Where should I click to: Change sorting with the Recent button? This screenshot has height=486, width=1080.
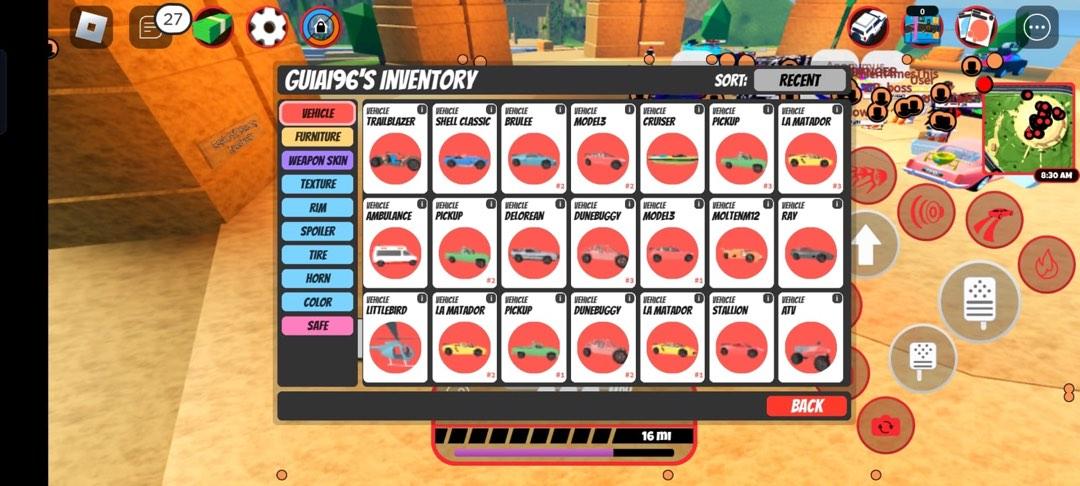[799, 80]
